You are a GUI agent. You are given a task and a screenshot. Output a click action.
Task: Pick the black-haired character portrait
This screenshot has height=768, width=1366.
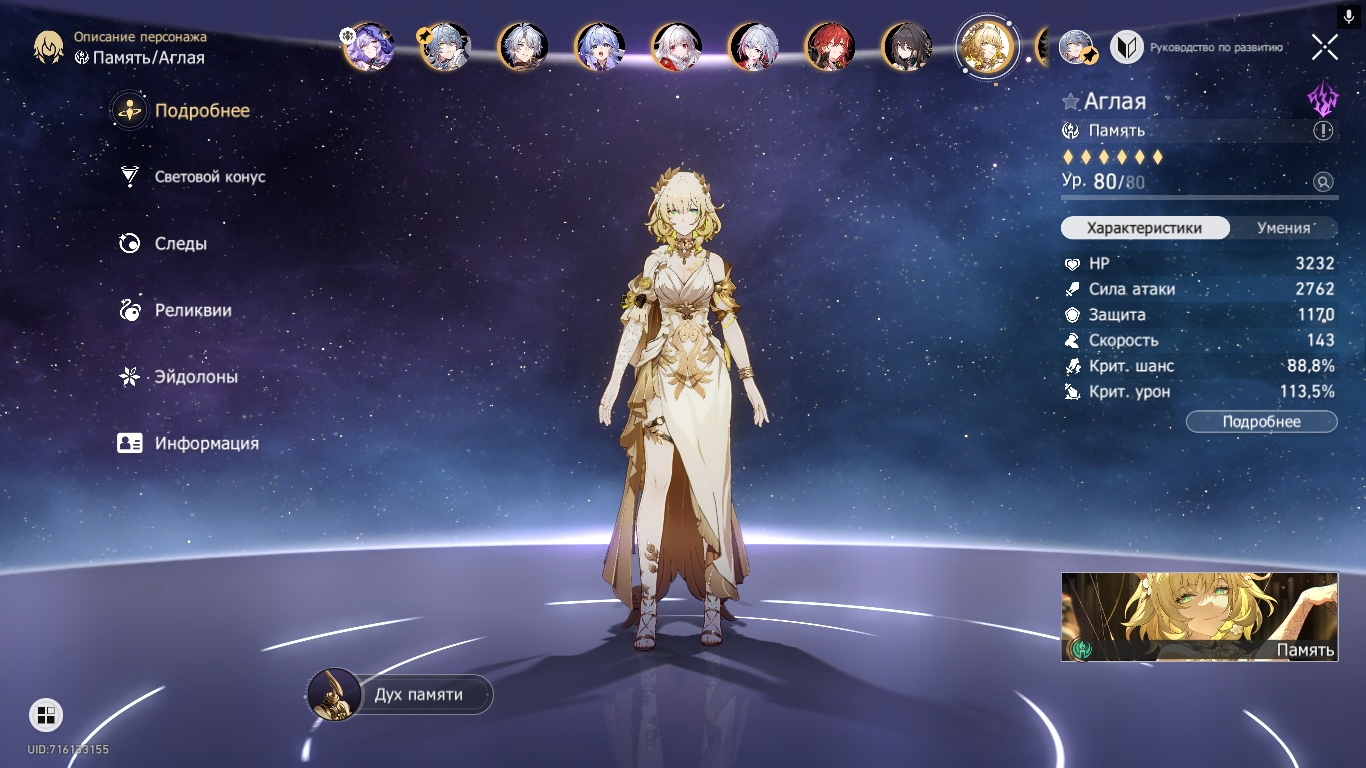[907, 47]
